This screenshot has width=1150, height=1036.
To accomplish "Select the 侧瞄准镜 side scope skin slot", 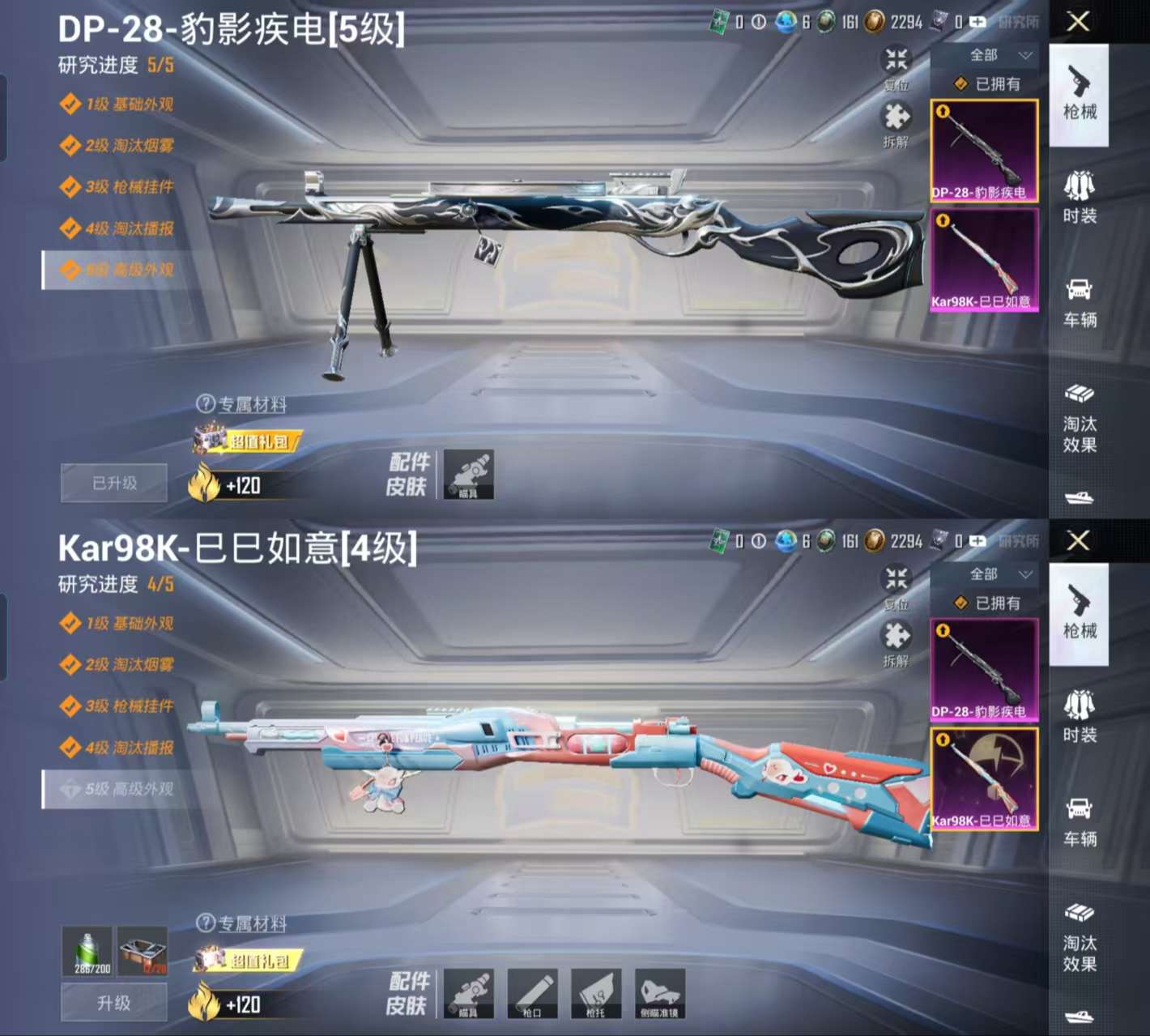I will (x=661, y=992).
